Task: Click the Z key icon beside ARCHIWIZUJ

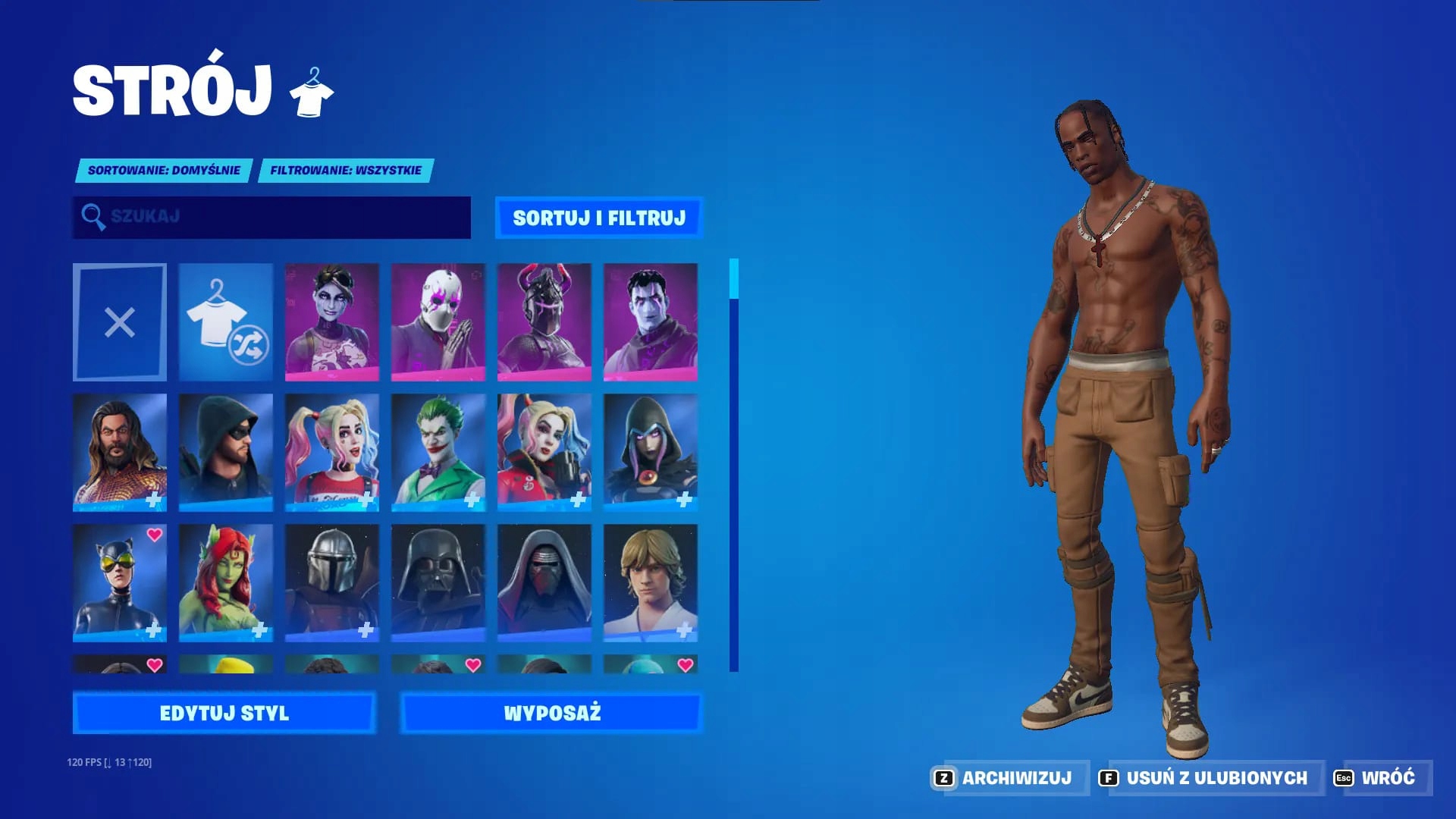Action: click(943, 777)
